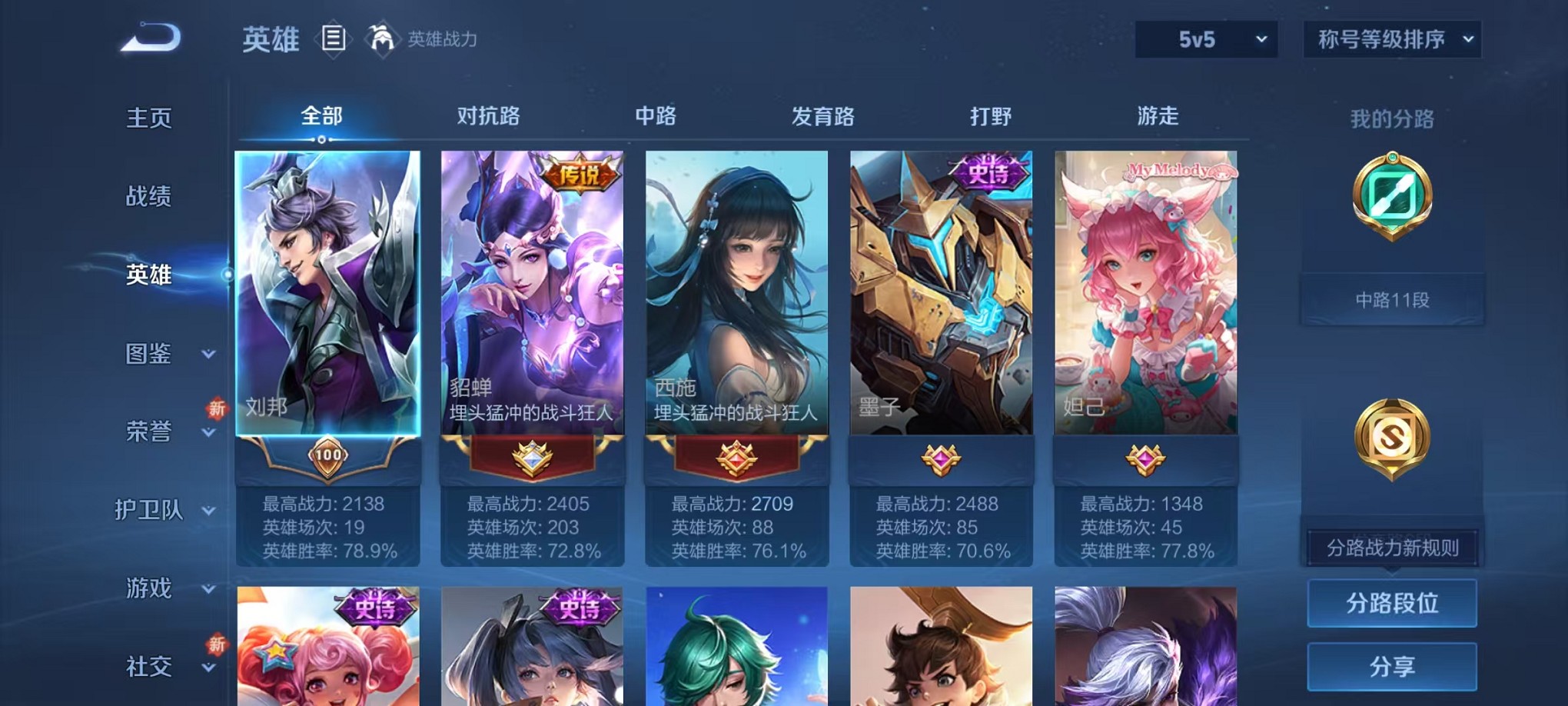Click the 分路段位 button
1568x706 pixels.
[x=1391, y=603]
